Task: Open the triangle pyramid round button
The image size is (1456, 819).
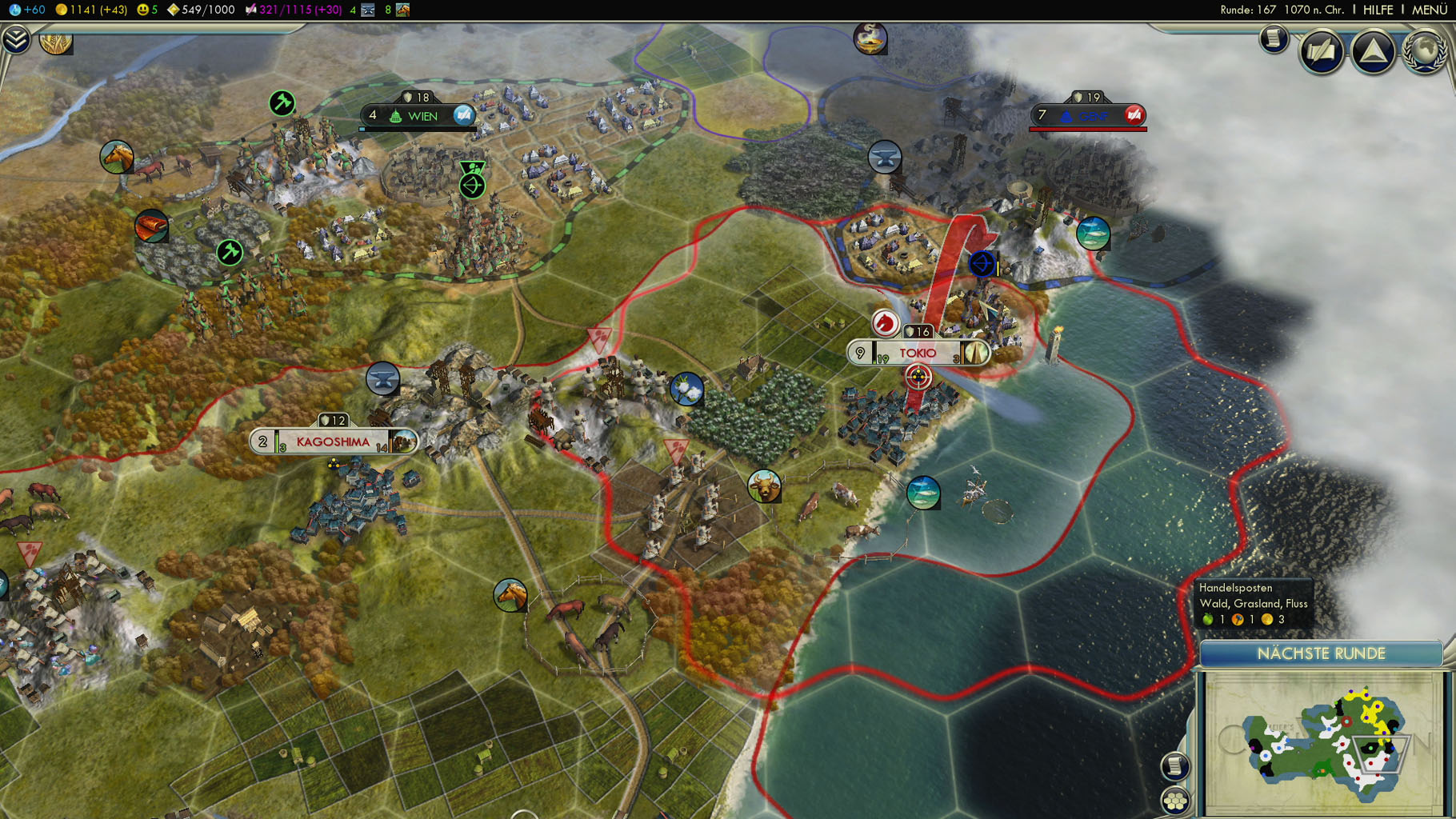Action: tap(1373, 53)
